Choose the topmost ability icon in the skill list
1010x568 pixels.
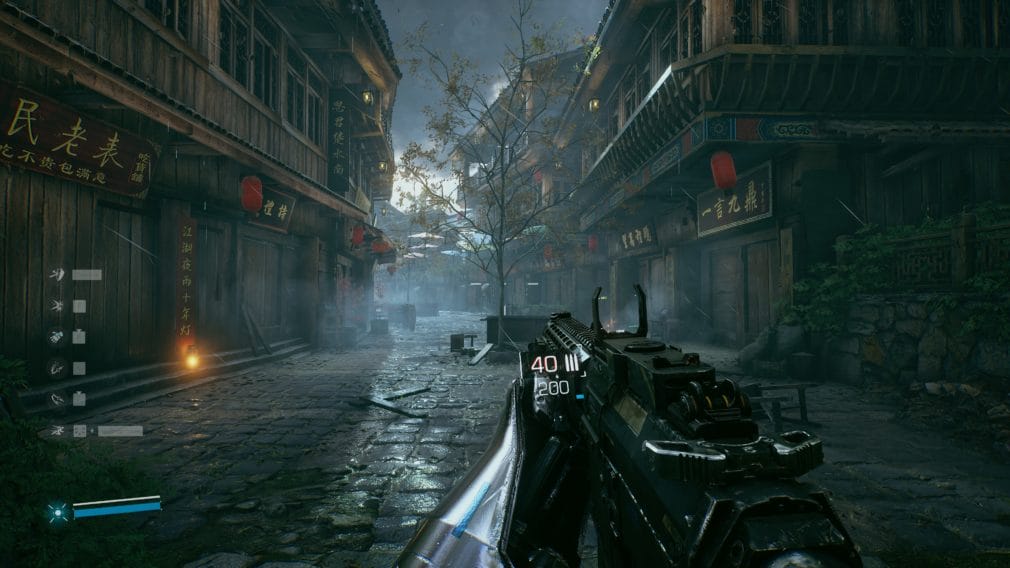point(58,275)
